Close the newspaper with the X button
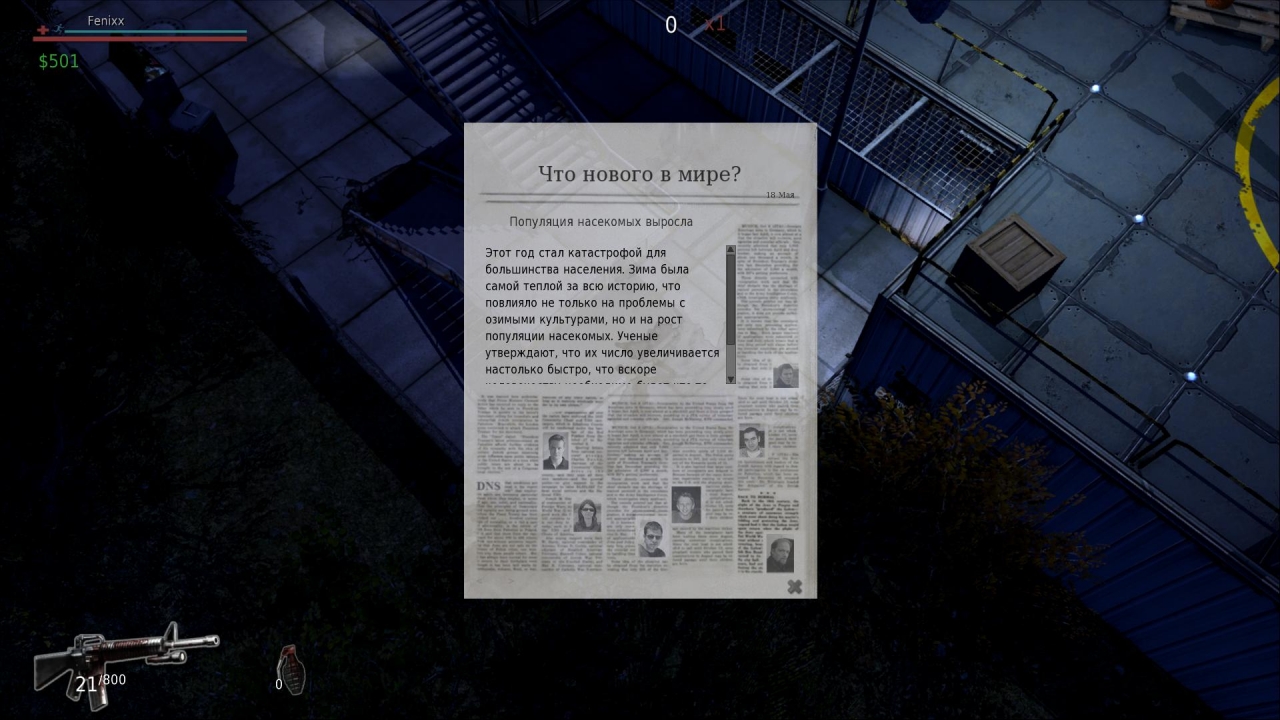This screenshot has height=720, width=1280. 794,587
